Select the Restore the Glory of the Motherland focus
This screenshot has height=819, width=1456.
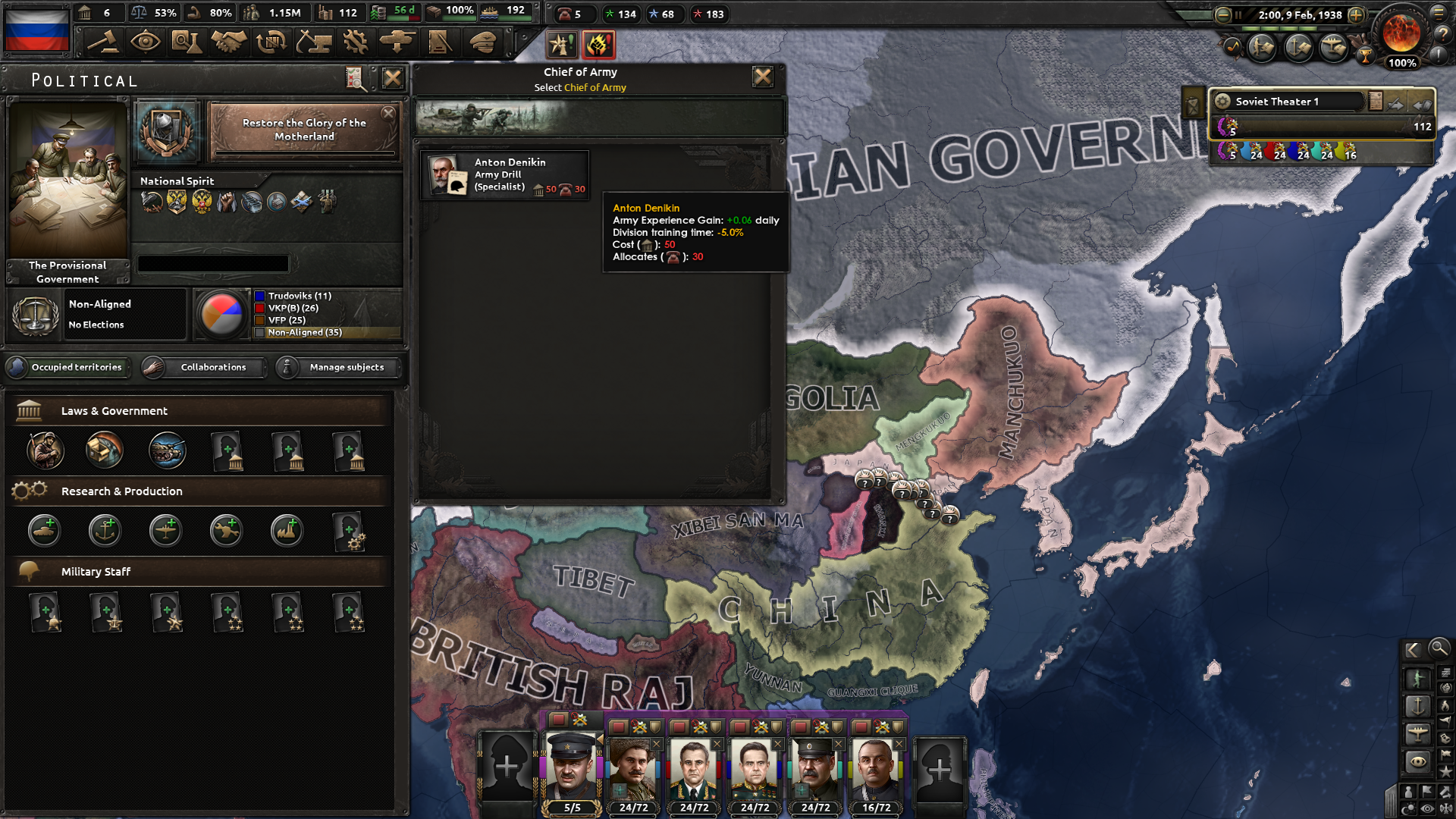303,129
